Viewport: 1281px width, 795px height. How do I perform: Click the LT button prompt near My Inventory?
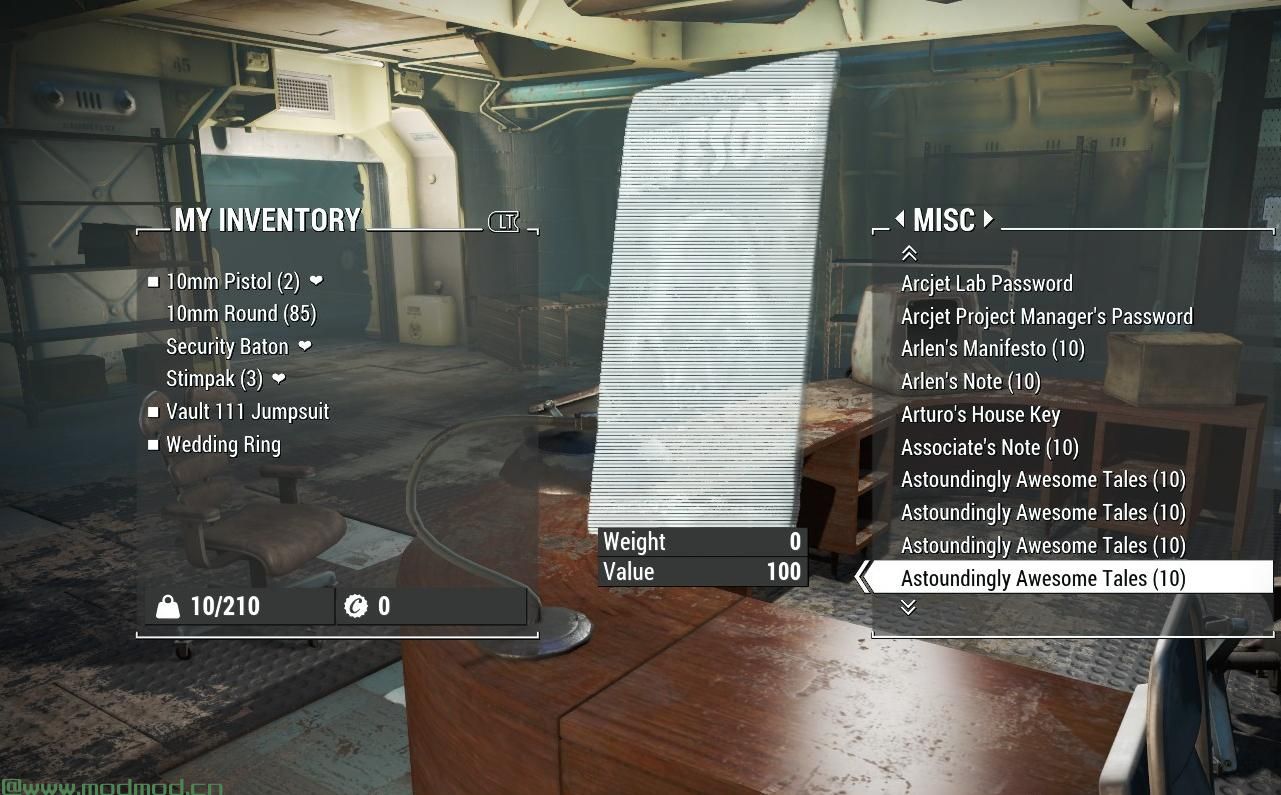(503, 222)
